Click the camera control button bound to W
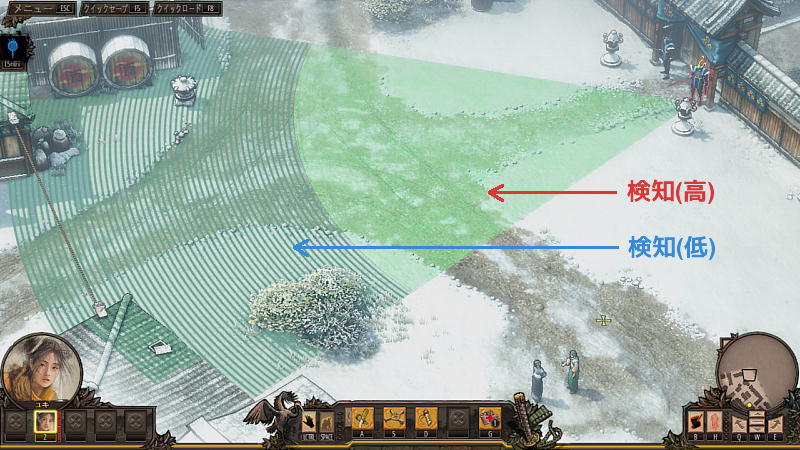 coord(757,420)
